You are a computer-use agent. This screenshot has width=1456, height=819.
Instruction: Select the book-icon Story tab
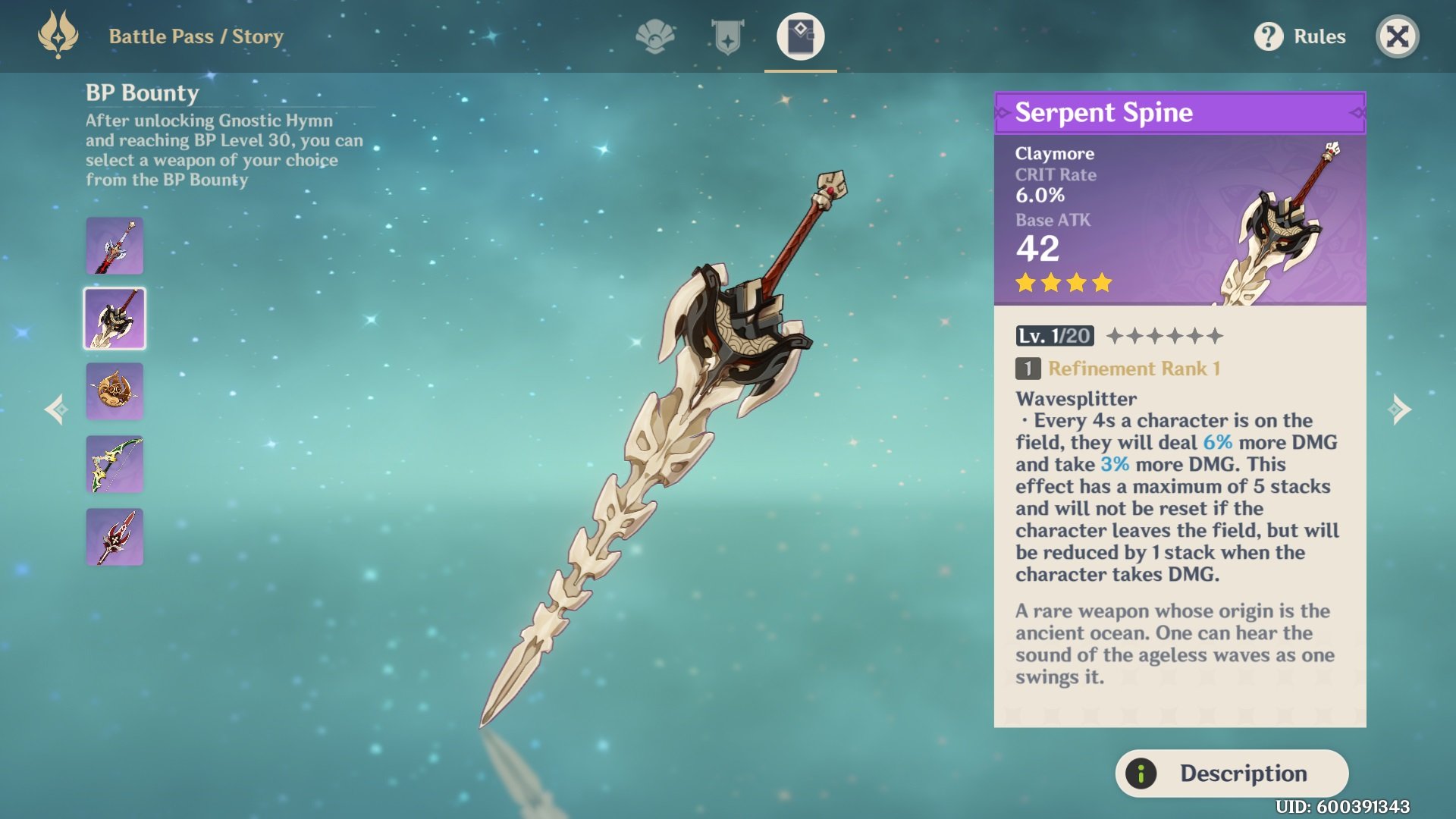[x=800, y=36]
